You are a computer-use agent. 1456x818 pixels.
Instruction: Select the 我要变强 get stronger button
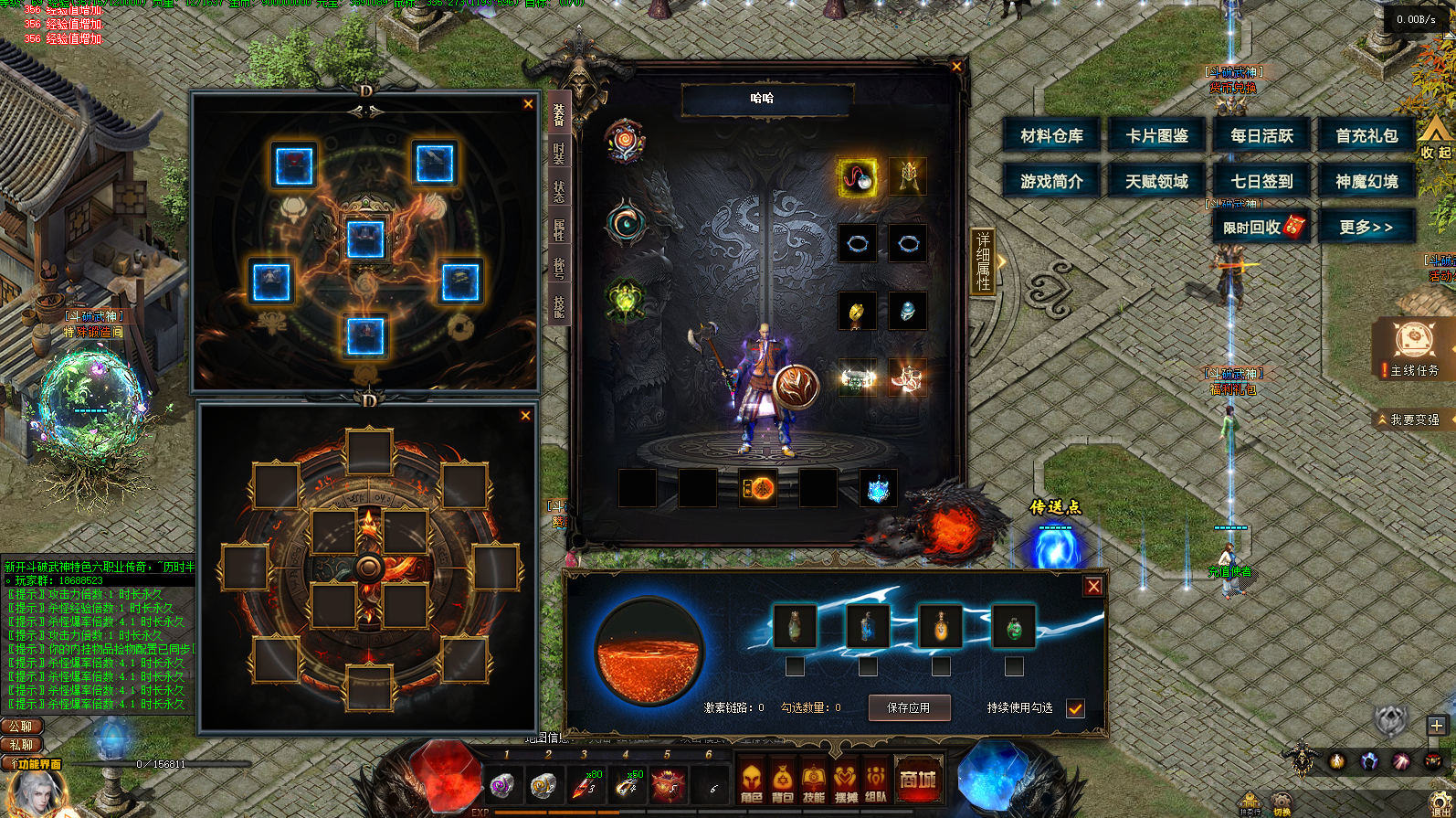[1413, 420]
